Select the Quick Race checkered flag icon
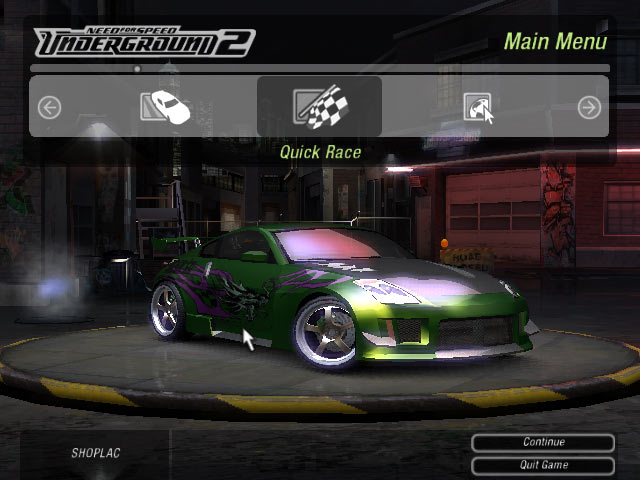Screen dimensions: 640x480 point(319,107)
